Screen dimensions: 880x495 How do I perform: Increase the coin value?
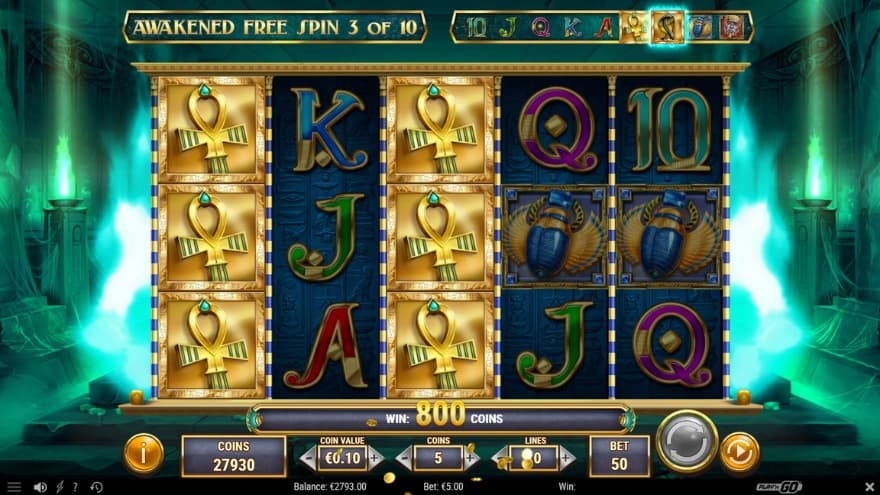tap(376, 458)
